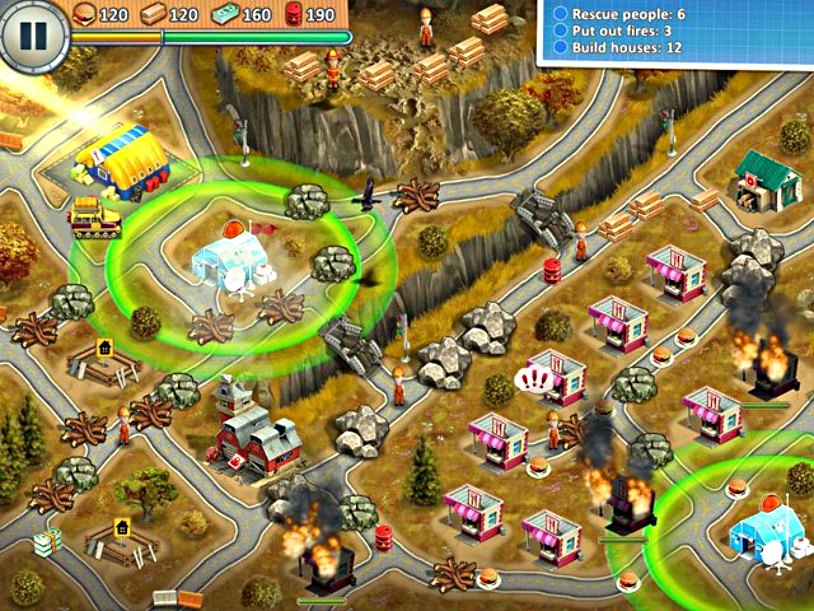Pause the game with the round button

click(x=33, y=35)
